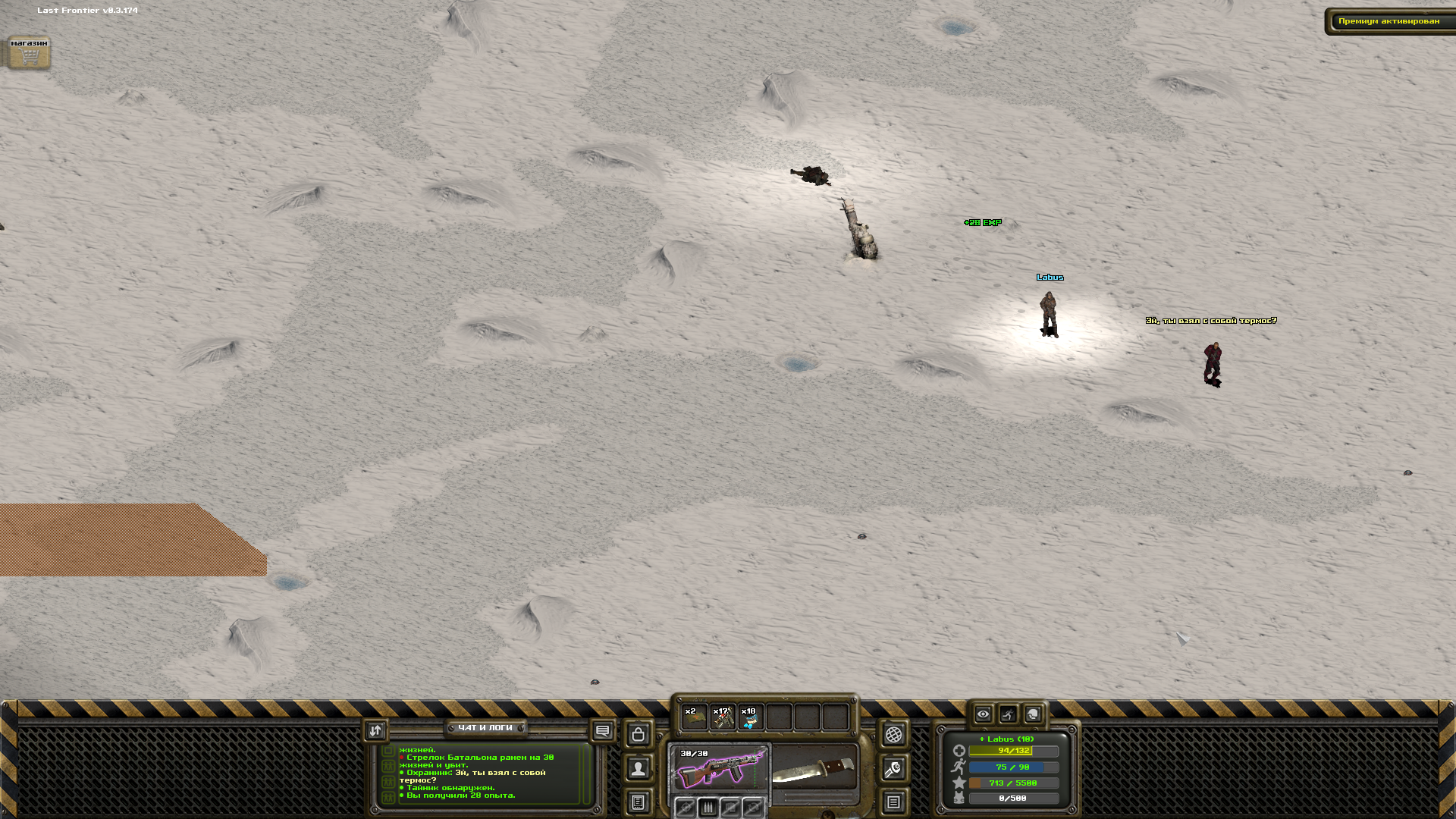Open the journal tablet button

tap(639, 802)
